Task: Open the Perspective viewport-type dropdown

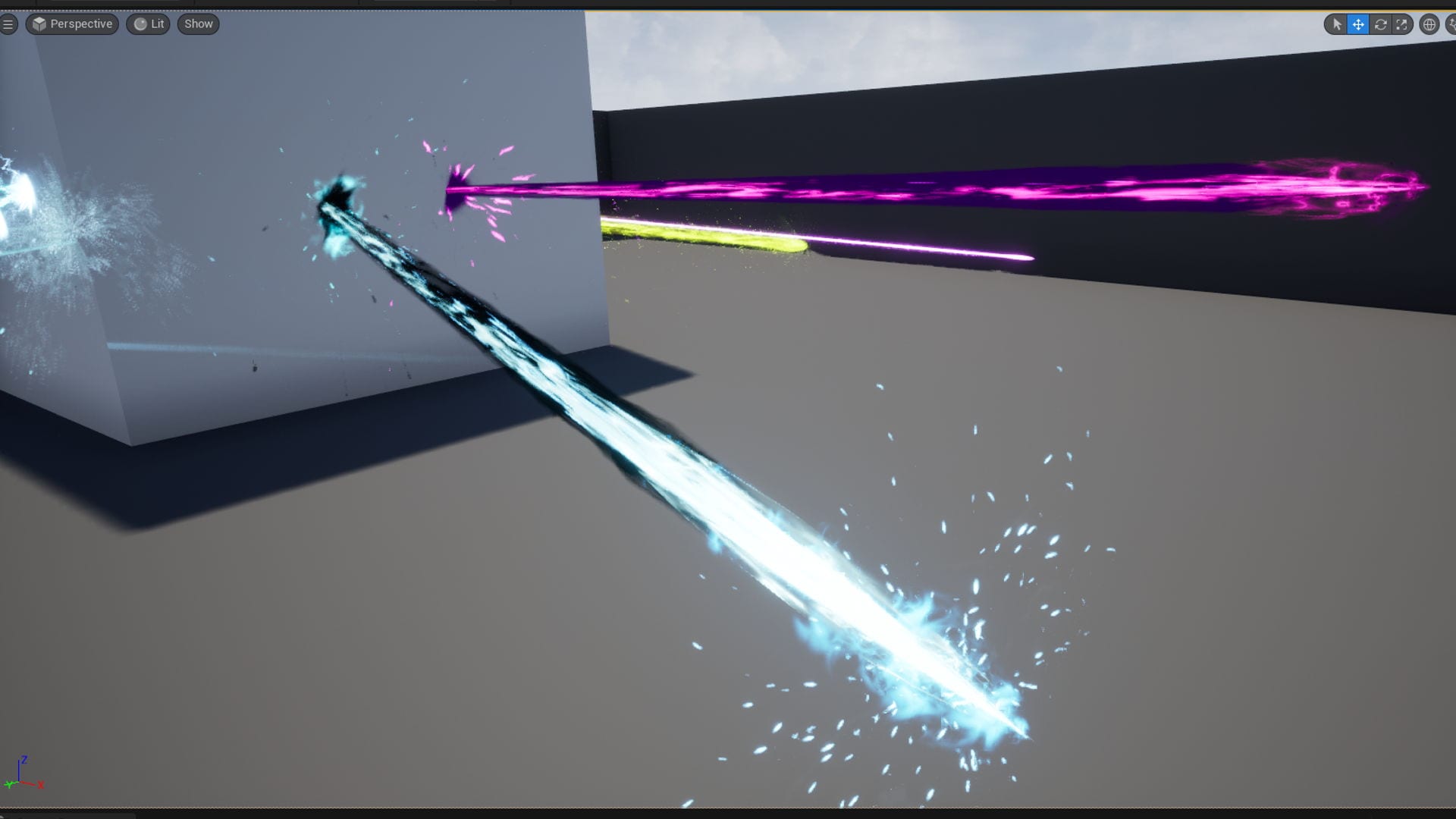Action: coord(80,24)
